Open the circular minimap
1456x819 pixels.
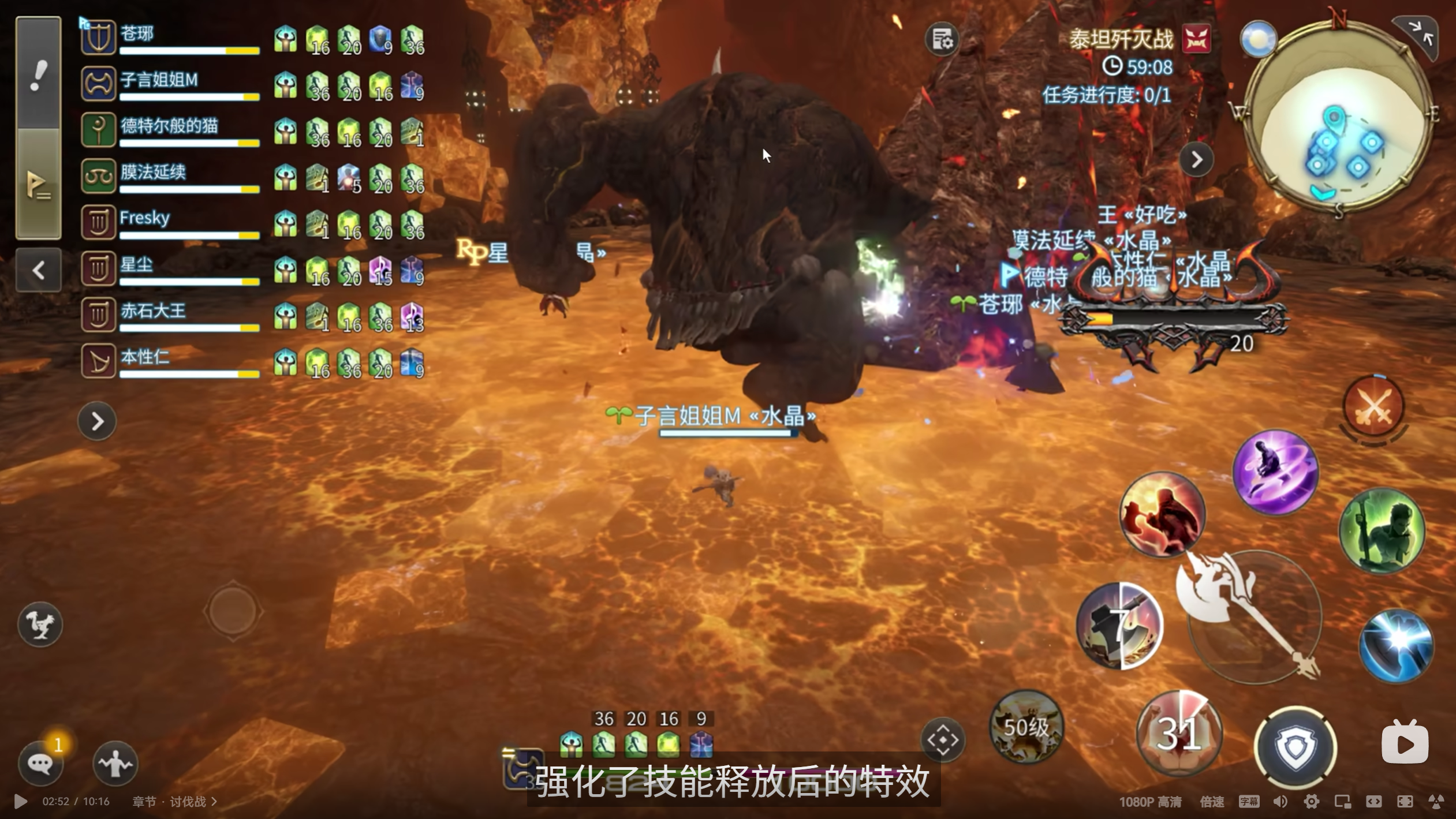tap(1339, 115)
